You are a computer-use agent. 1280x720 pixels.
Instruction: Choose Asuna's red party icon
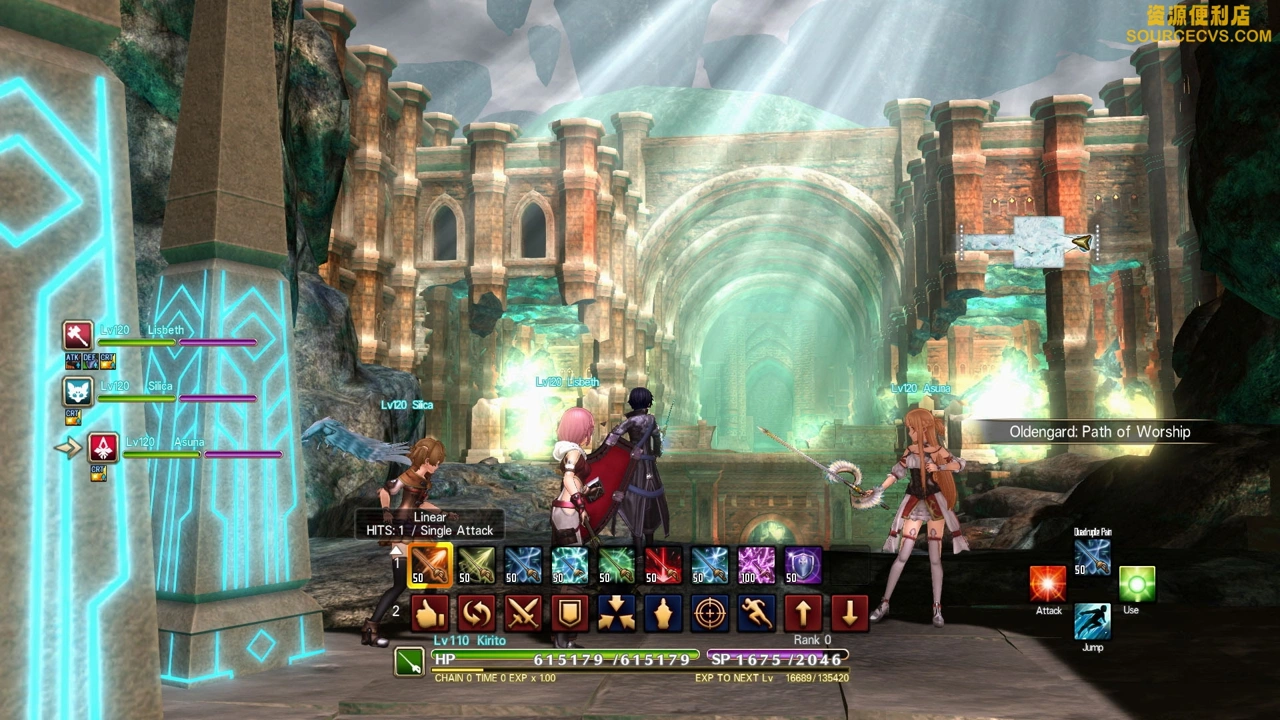point(103,447)
